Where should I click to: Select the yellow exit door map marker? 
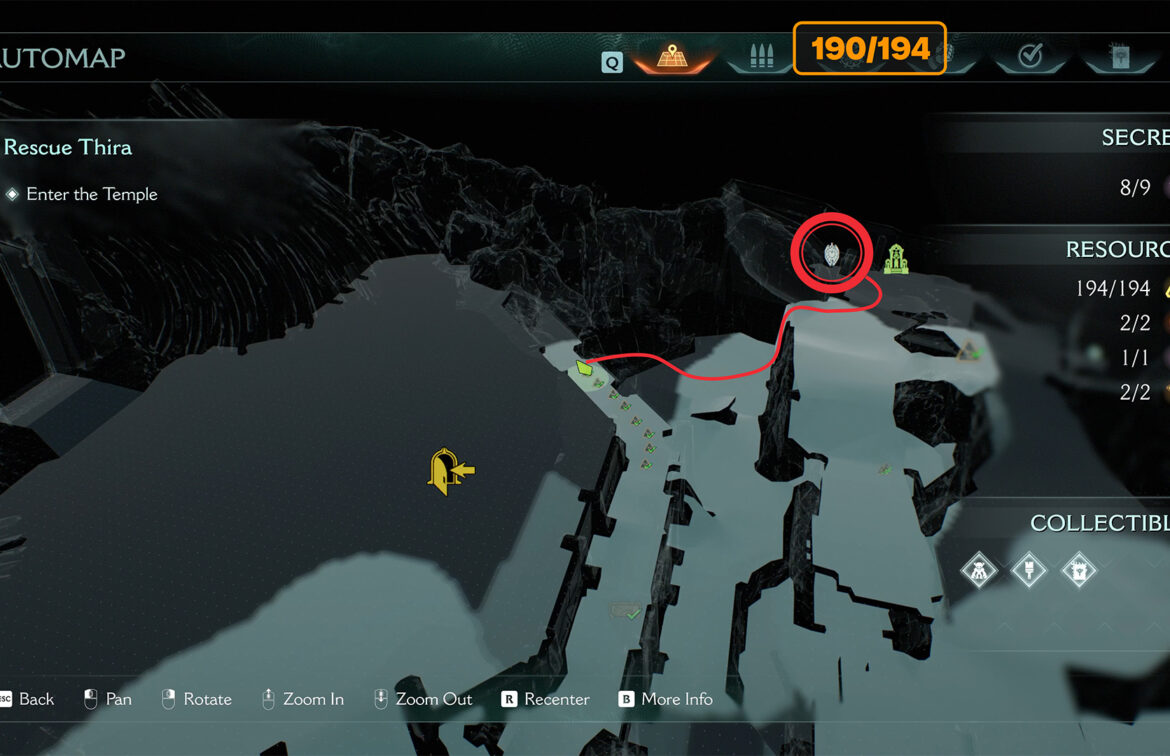tap(449, 471)
